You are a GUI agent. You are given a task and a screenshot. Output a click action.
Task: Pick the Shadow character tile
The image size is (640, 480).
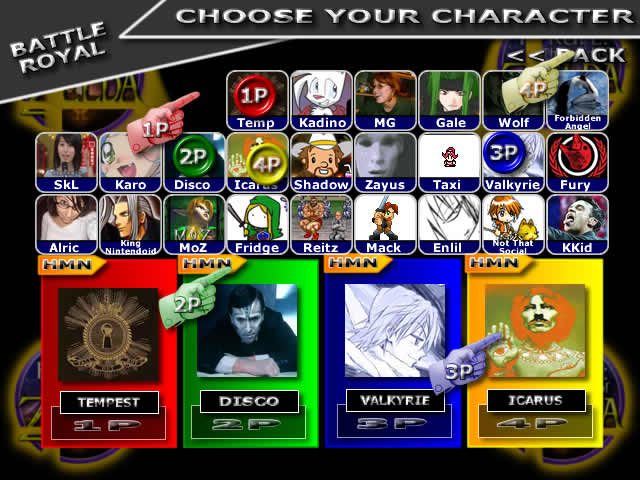(x=321, y=160)
